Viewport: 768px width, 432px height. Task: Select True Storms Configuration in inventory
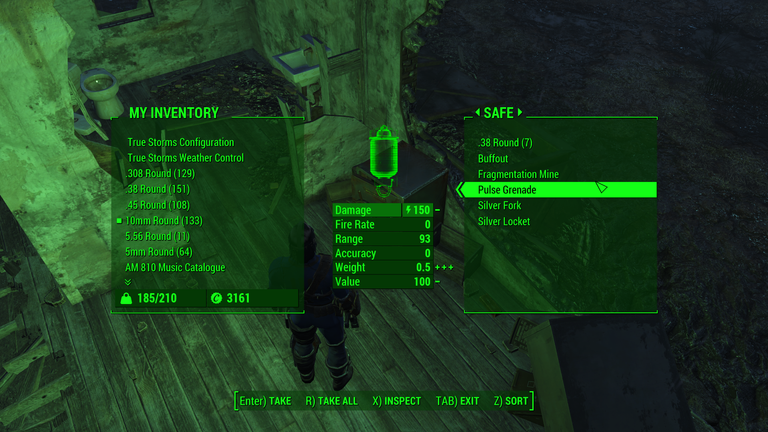[x=181, y=142]
